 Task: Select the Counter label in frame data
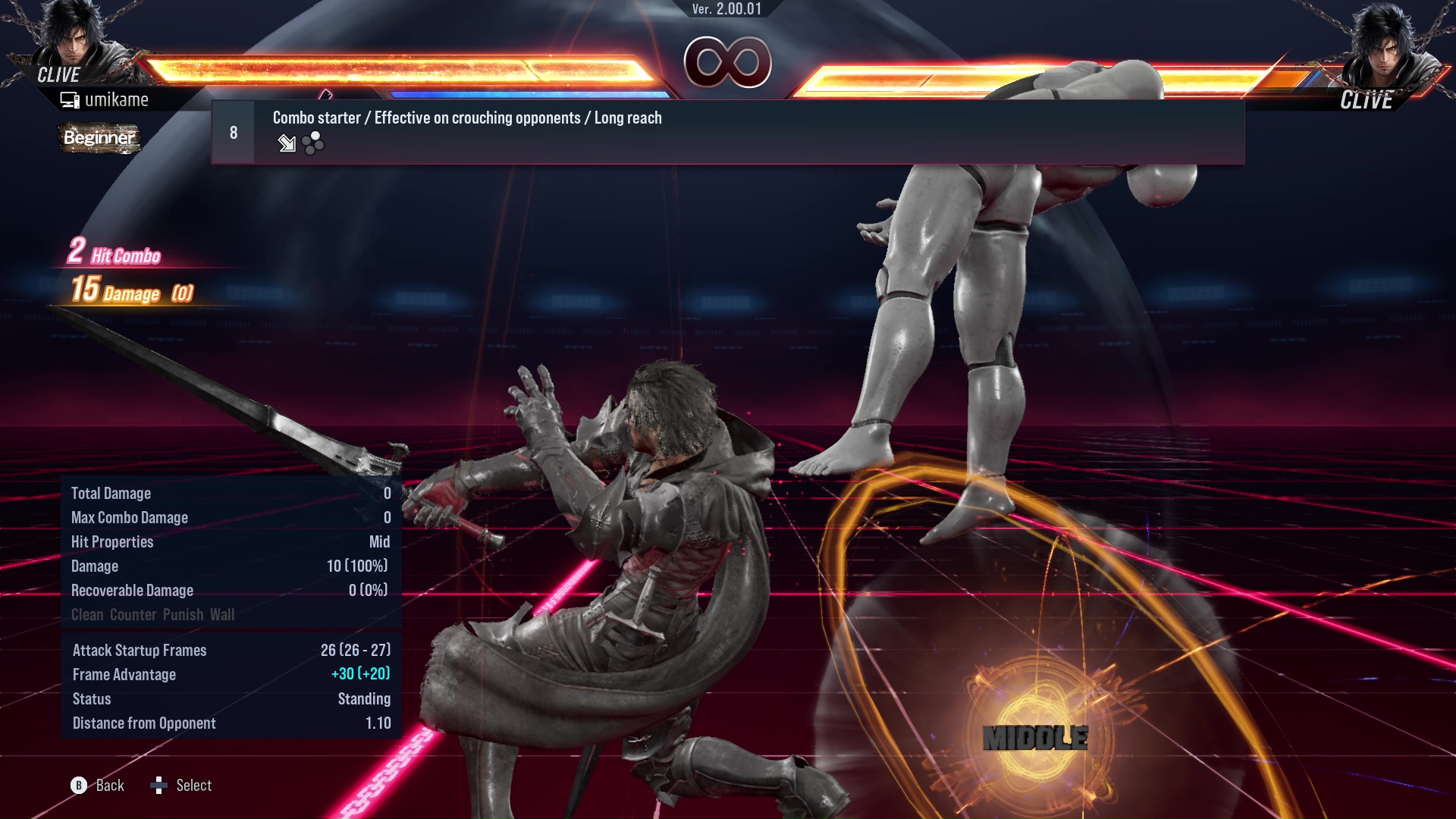[x=133, y=614]
